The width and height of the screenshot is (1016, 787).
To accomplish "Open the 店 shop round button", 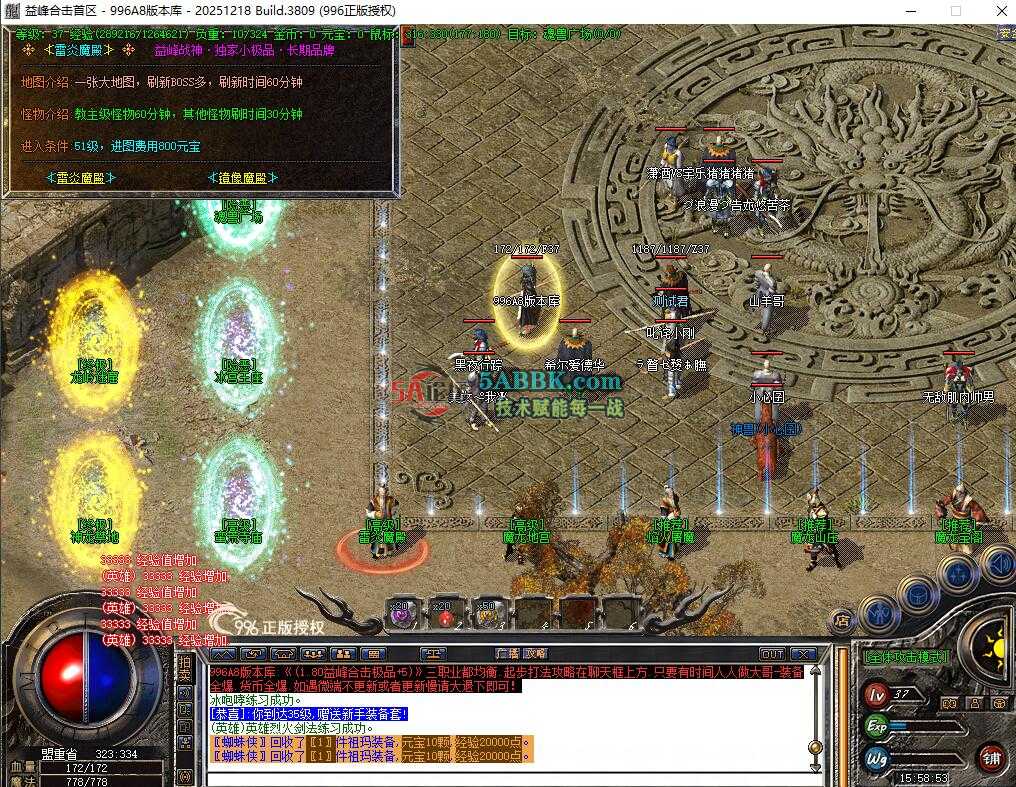I will point(842,622).
